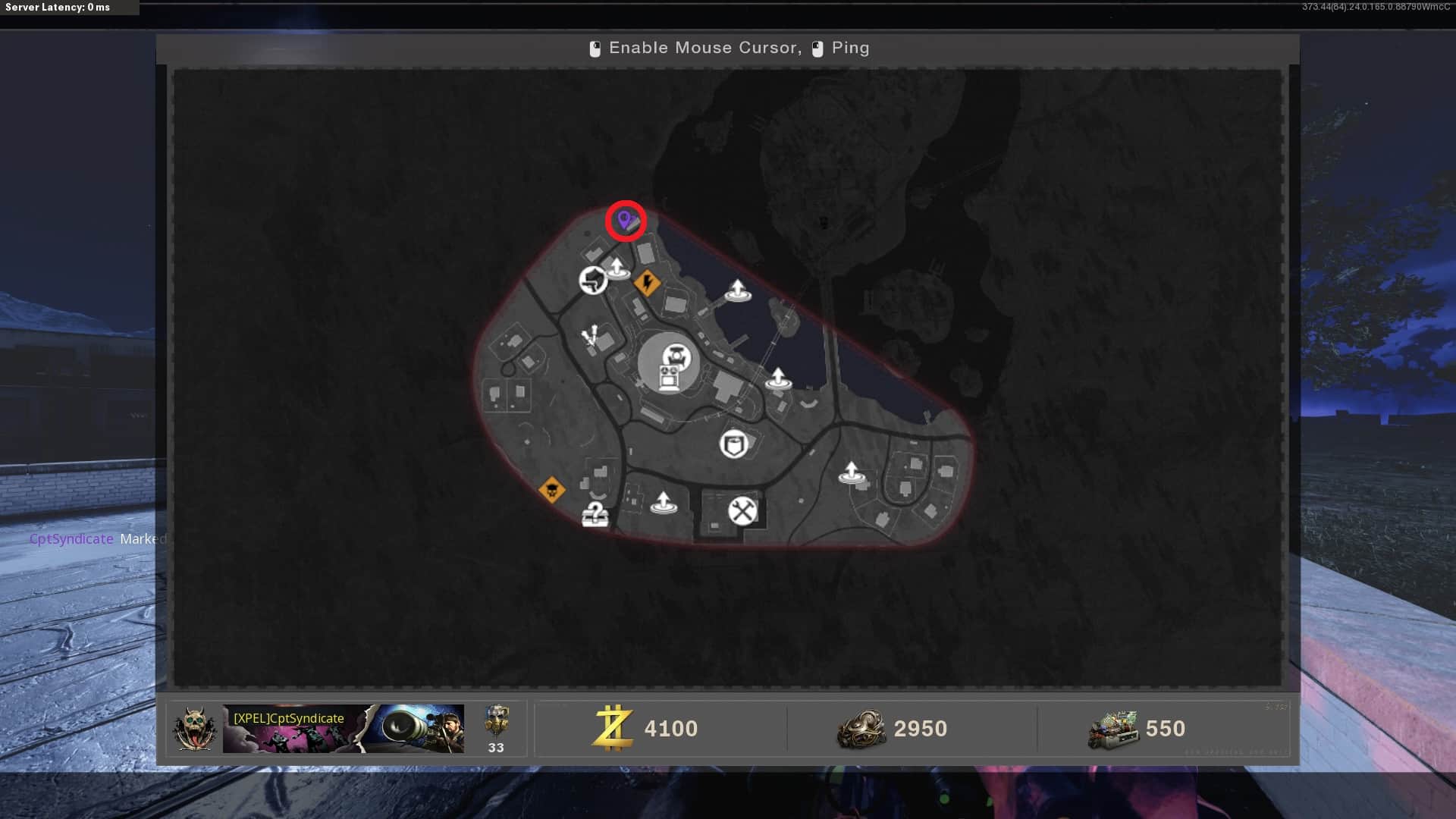Click the weapon upgrade pistol icon
The height and width of the screenshot is (819, 1456).
593,280
